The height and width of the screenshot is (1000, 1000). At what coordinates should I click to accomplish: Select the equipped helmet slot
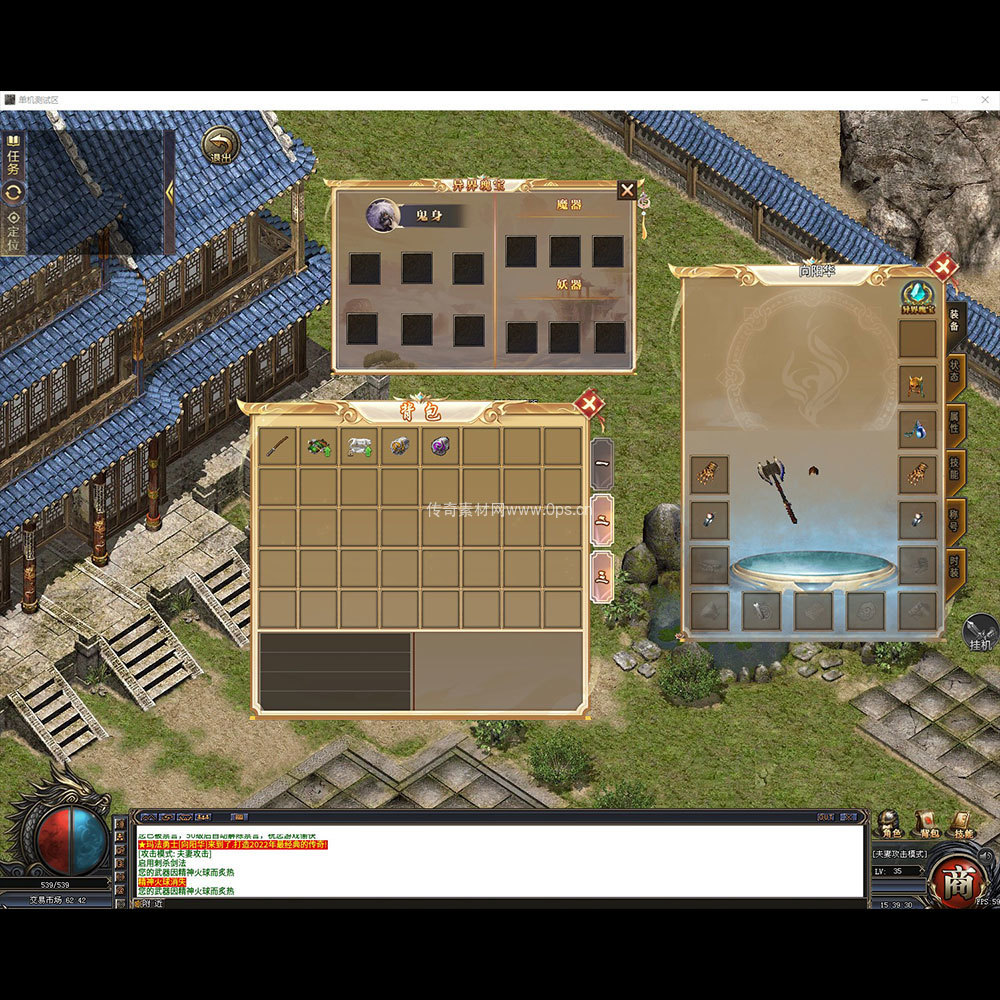pyautogui.click(x=917, y=384)
